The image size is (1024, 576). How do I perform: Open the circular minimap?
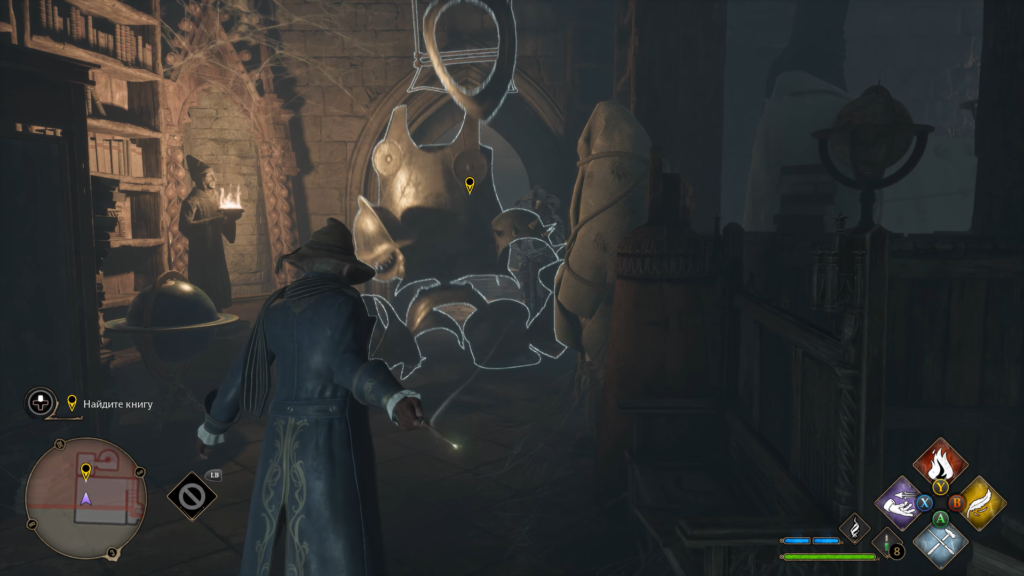point(86,497)
